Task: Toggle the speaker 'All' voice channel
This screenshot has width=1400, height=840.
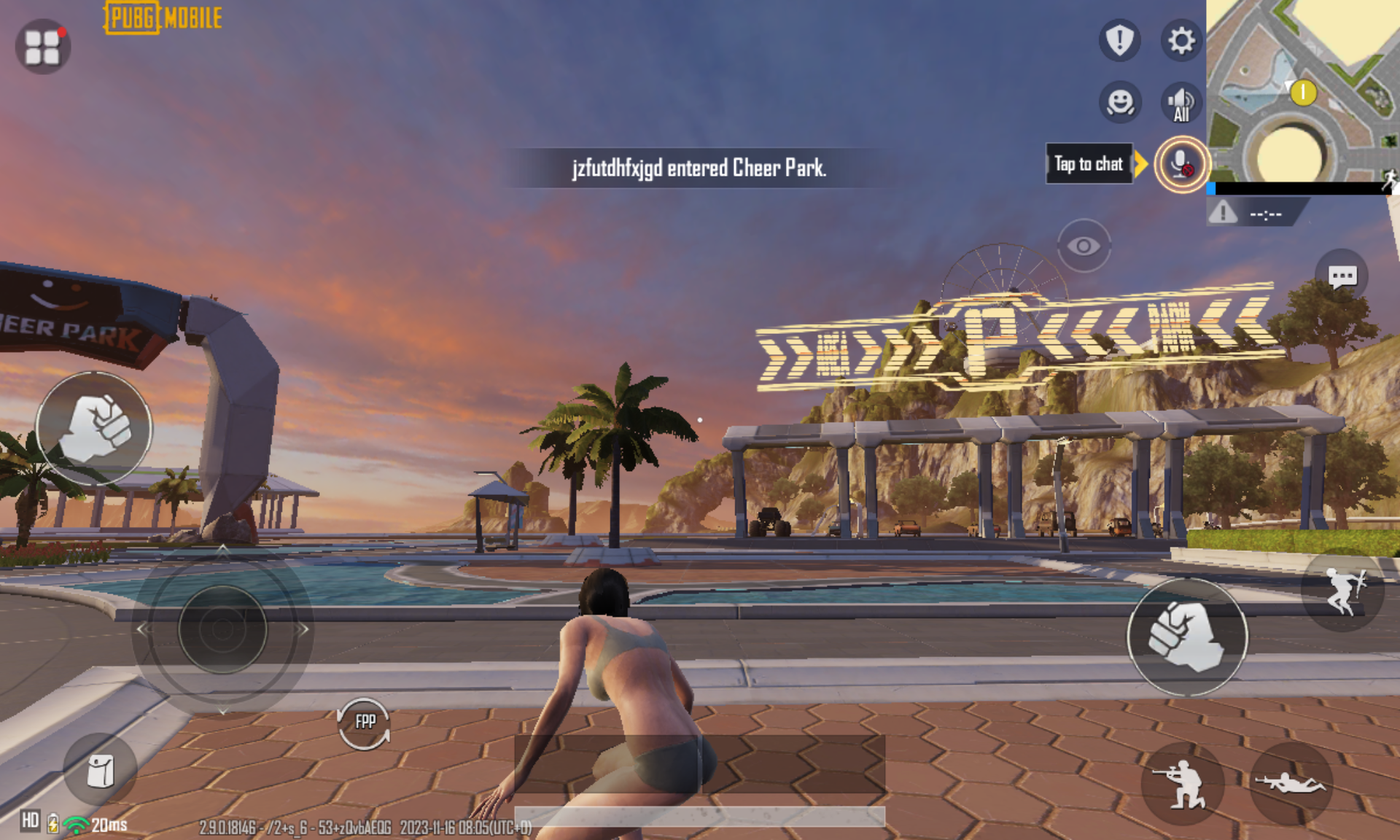Action: pos(1181,103)
